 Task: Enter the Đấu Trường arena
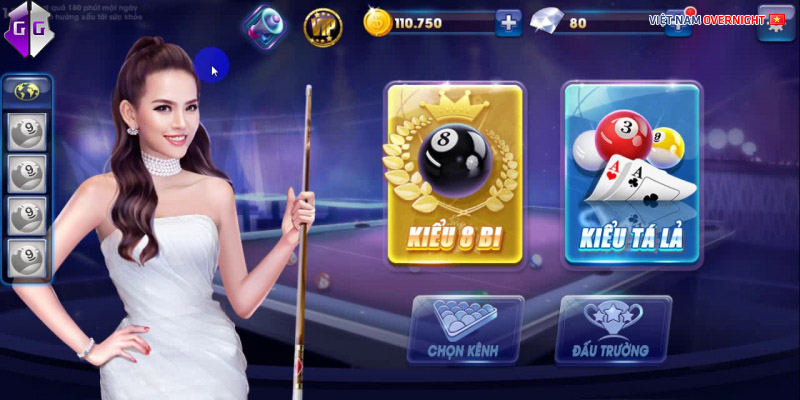click(613, 329)
